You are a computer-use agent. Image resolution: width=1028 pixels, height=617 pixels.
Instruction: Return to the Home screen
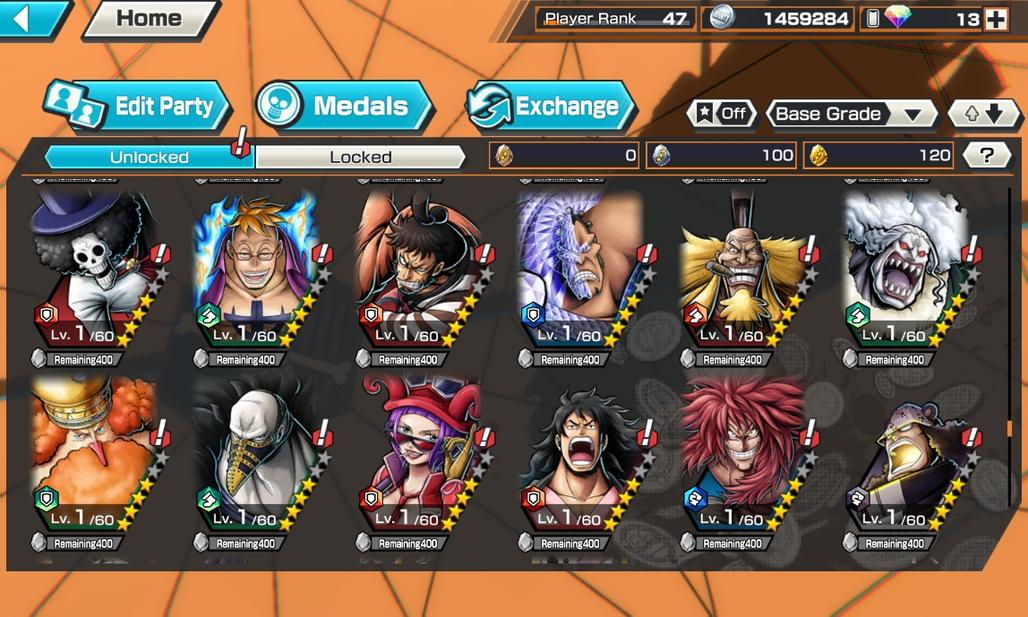pyautogui.click(x=150, y=18)
